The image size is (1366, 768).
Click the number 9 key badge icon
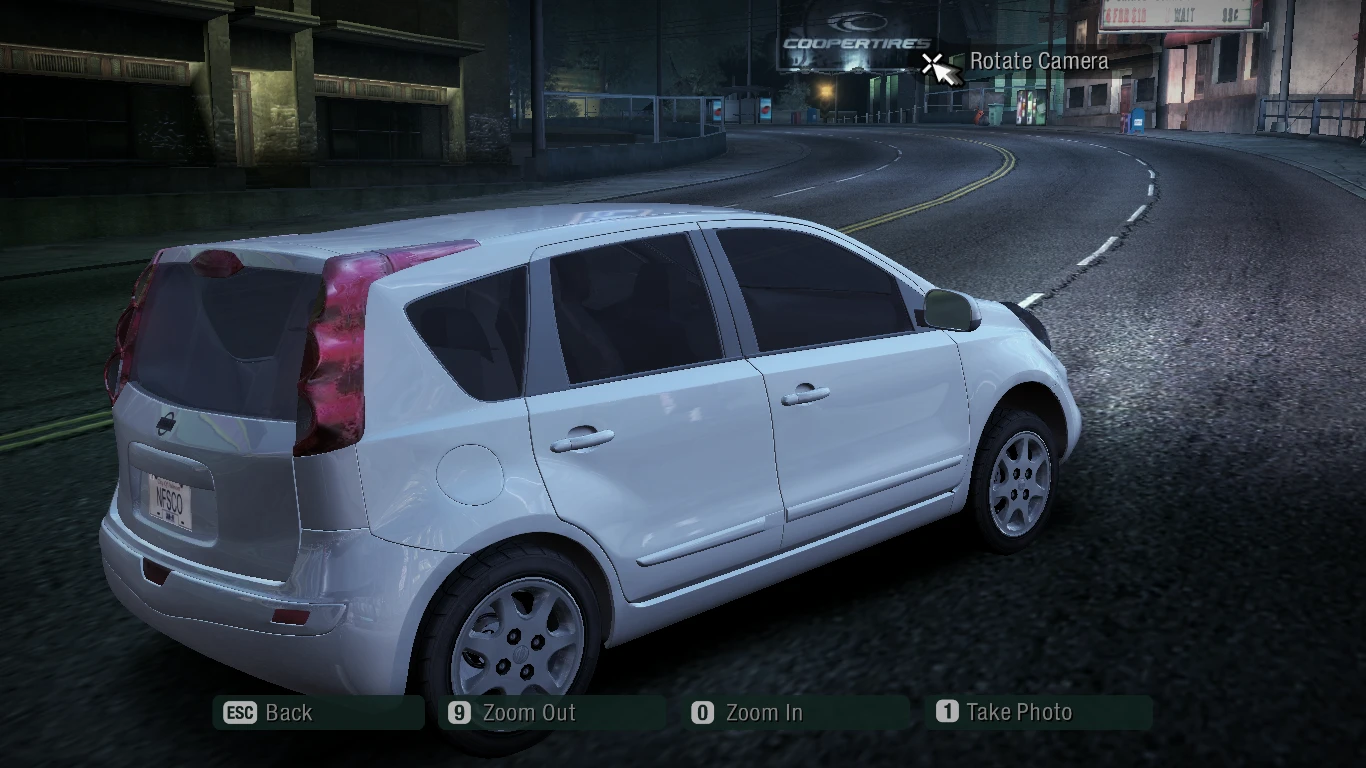pos(458,714)
